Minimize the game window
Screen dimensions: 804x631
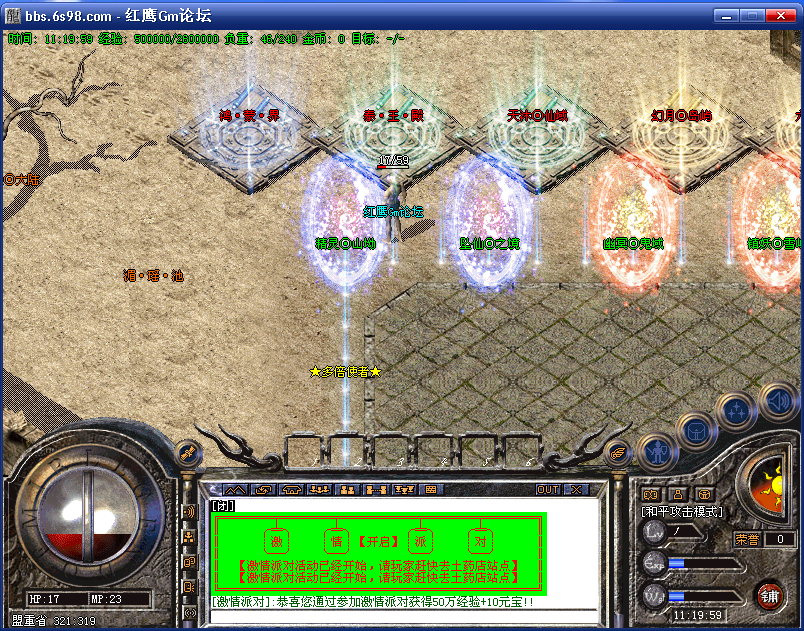tap(727, 16)
